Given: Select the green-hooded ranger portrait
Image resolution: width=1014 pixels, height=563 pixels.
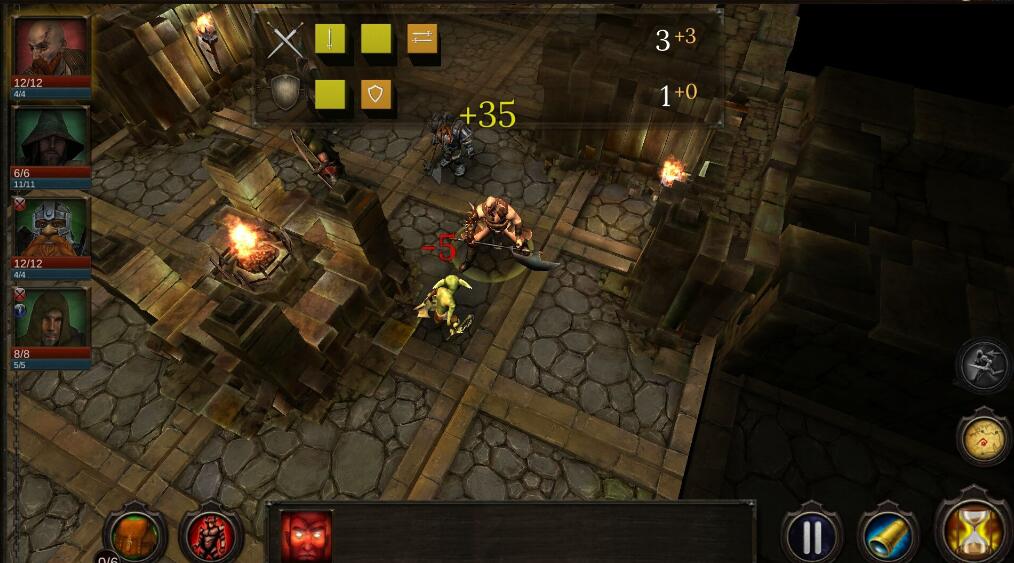Looking at the screenshot, I should [51, 137].
